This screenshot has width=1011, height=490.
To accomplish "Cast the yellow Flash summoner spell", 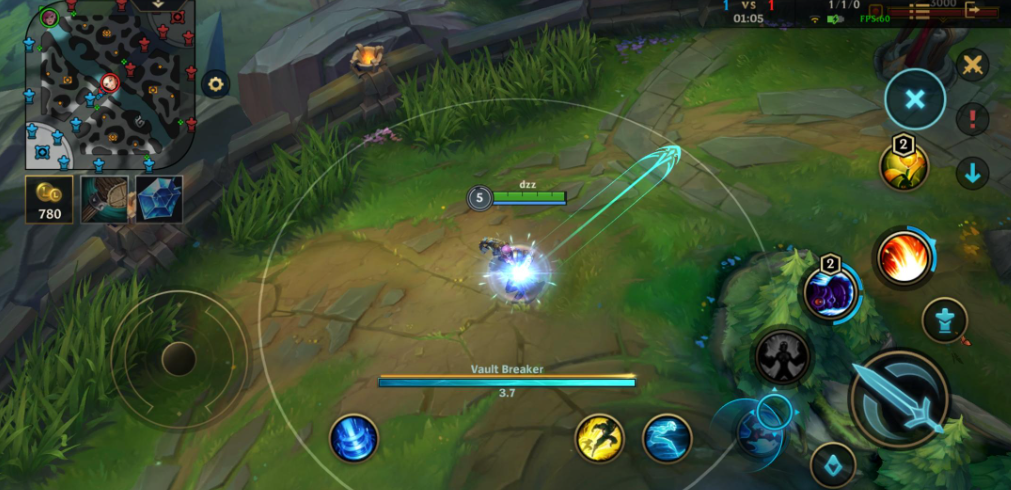I will coord(599,438).
